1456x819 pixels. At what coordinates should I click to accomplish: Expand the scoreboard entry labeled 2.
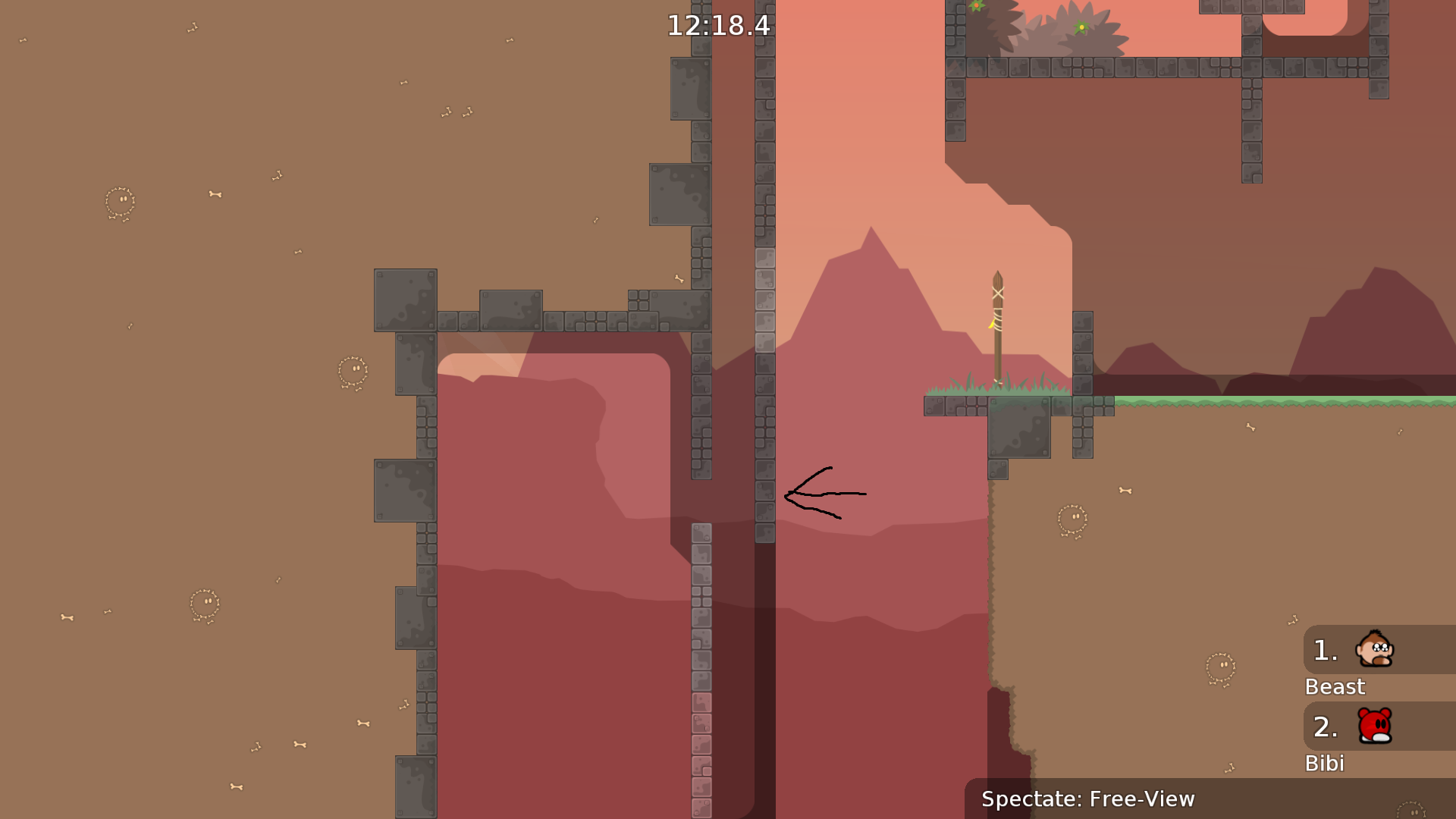coord(1325,726)
